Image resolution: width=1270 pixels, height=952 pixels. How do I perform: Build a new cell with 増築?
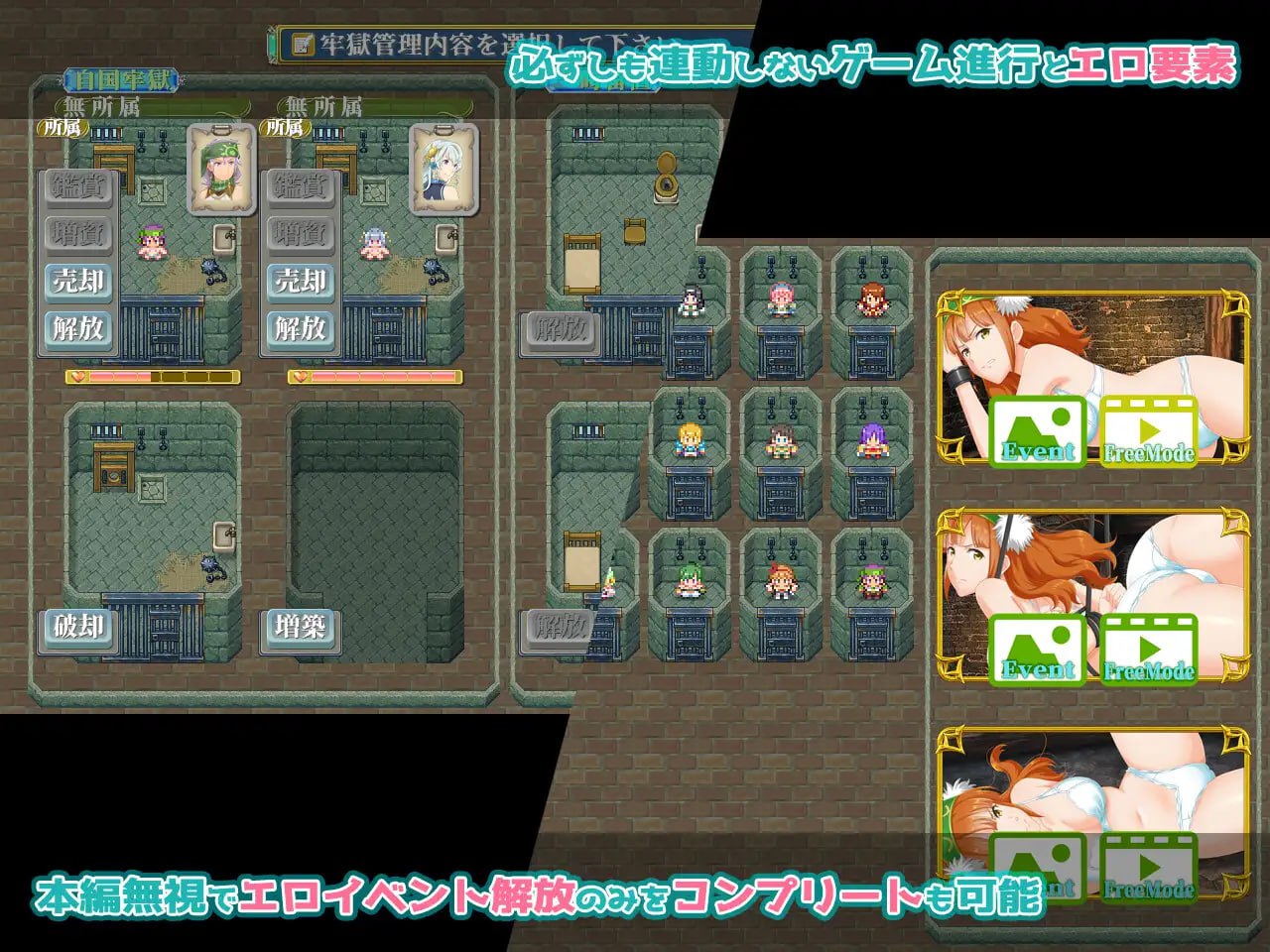click(301, 628)
